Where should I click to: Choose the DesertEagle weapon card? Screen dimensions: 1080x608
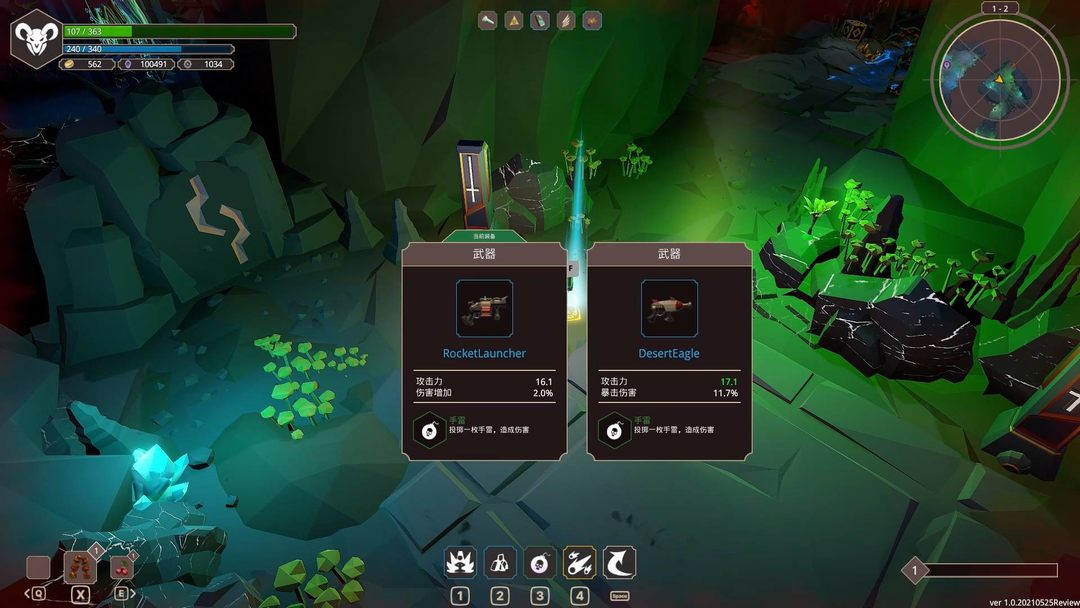[x=669, y=351]
